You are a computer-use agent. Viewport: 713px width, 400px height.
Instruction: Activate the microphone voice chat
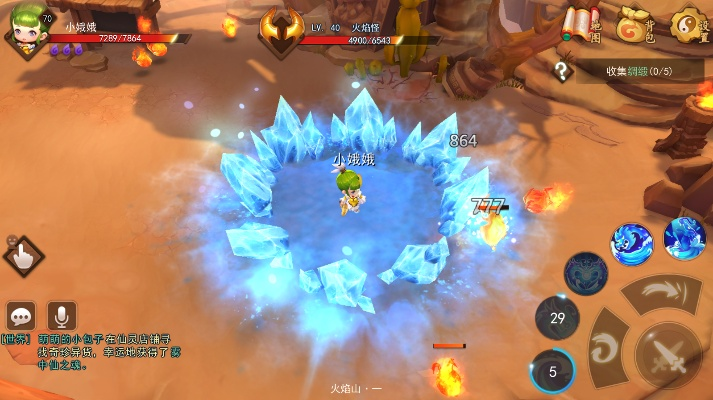pos(61,315)
